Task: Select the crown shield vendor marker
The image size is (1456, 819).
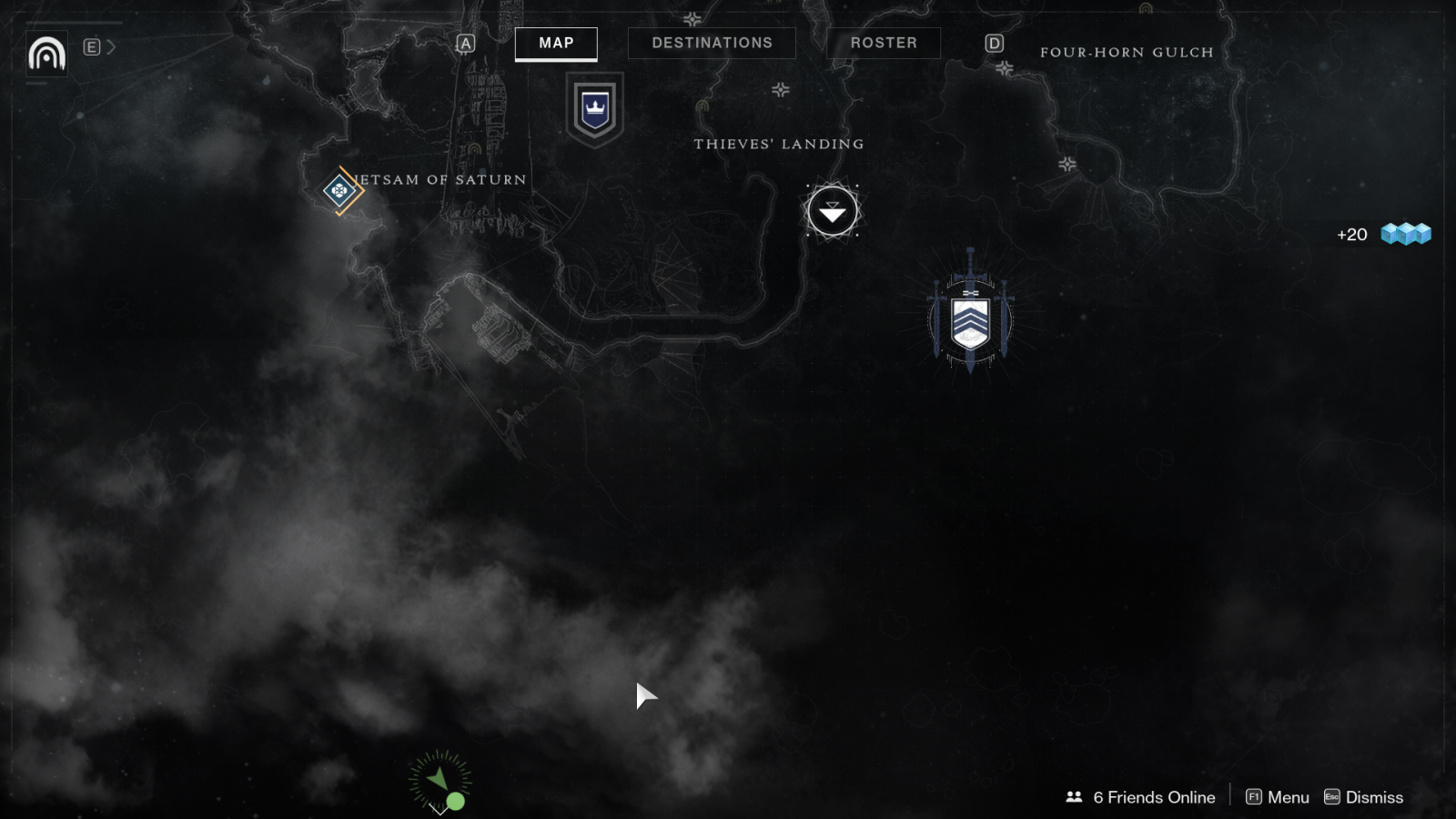Action: pyautogui.click(x=595, y=109)
